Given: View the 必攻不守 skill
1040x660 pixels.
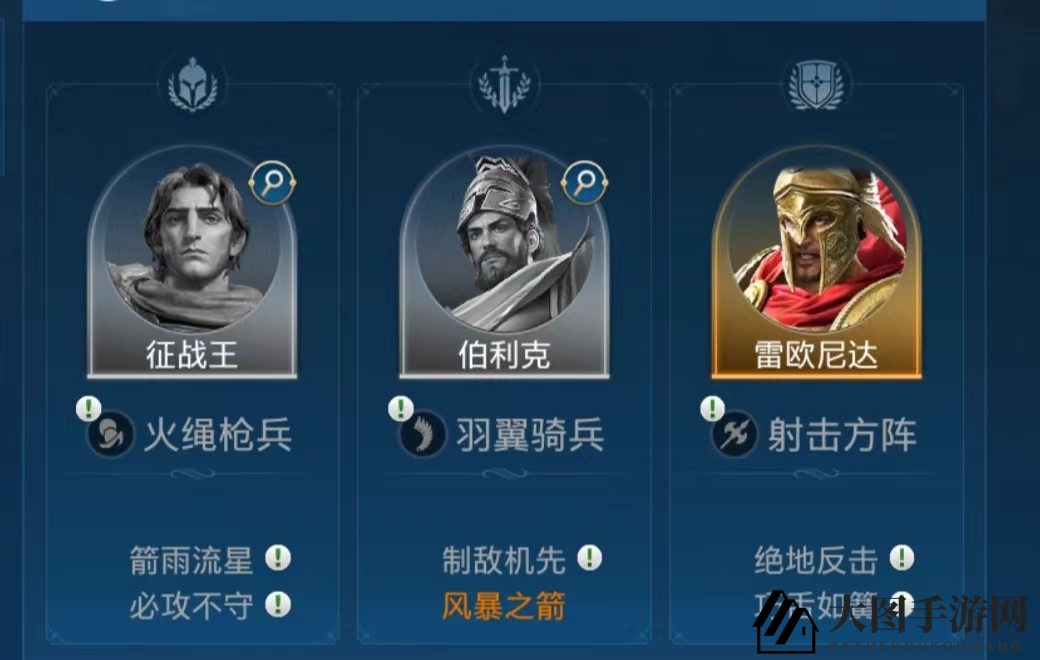Looking at the screenshot, I should pos(192,605).
